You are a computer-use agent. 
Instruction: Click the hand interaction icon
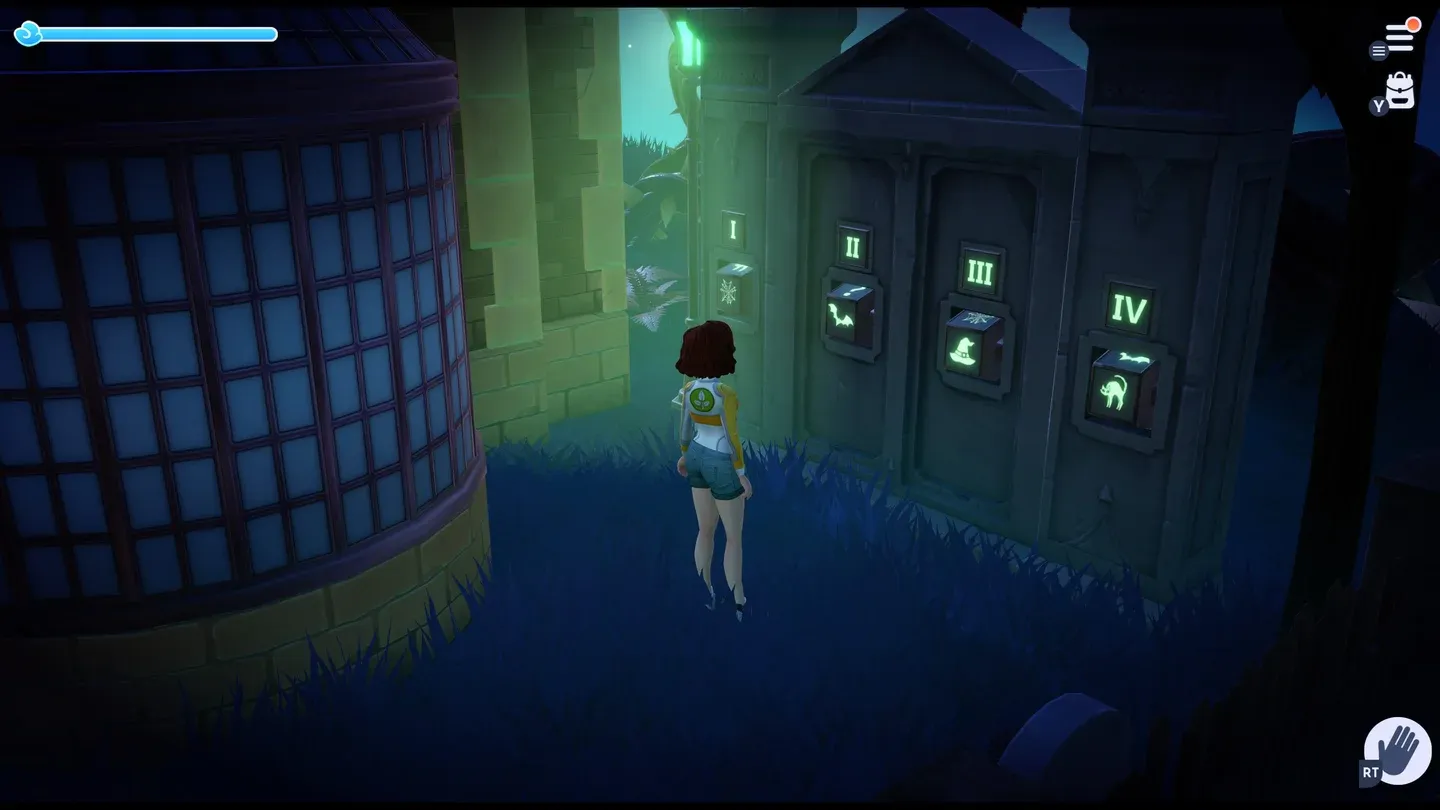1398,748
